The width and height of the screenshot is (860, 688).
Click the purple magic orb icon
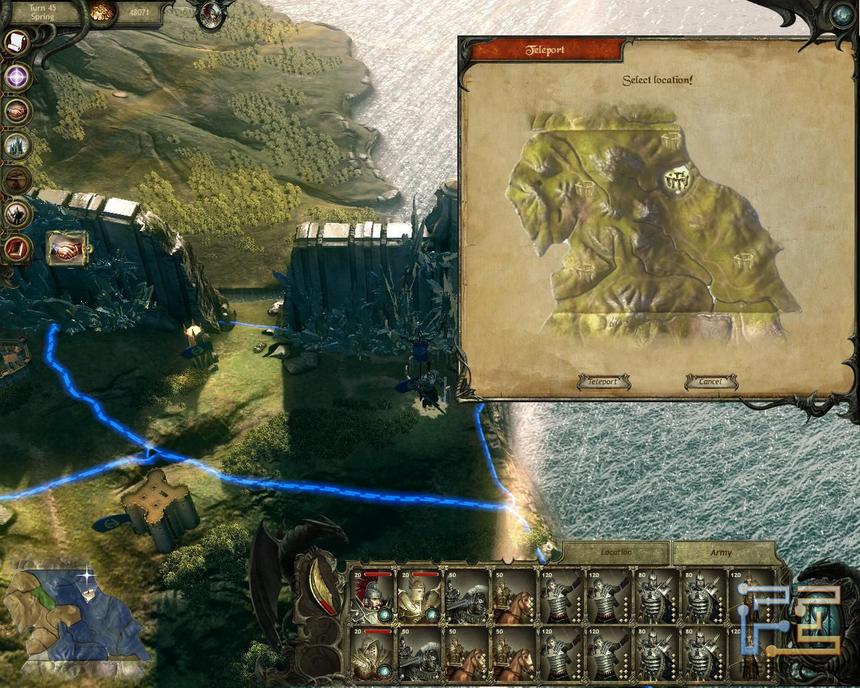[17, 77]
